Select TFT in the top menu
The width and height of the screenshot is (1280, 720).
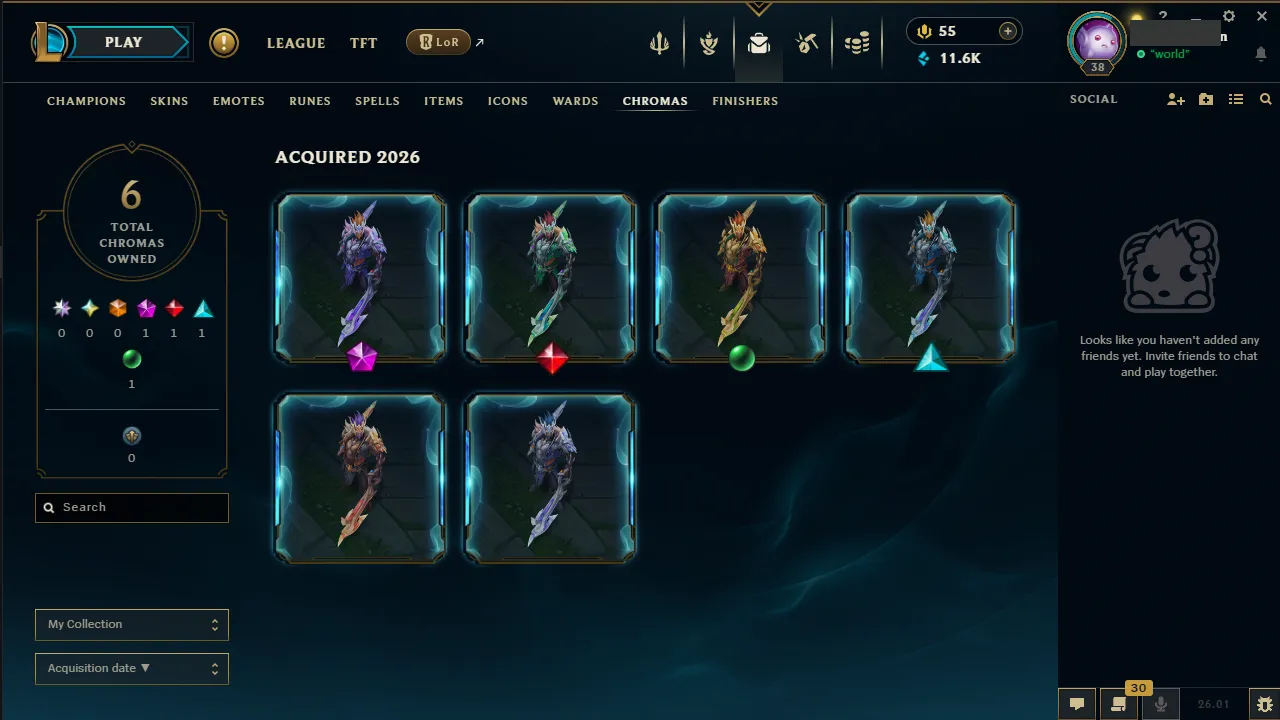click(x=363, y=43)
